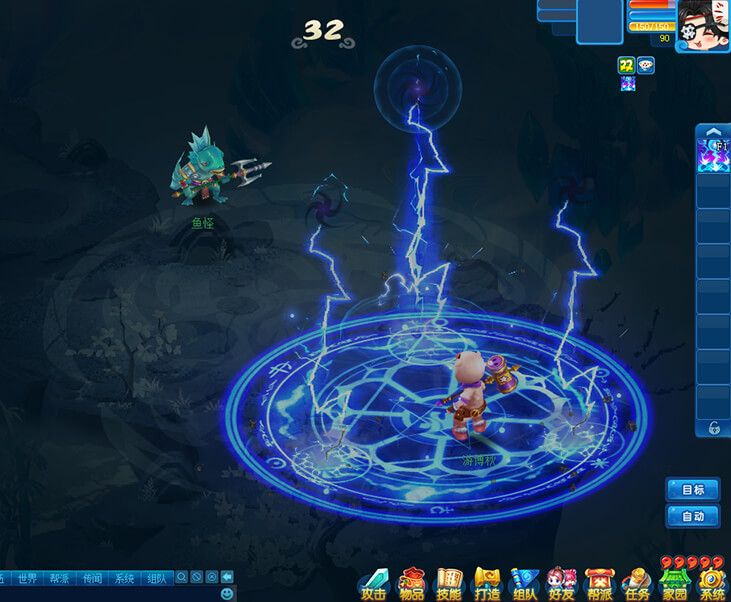This screenshot has height=602, width=731.
Task: Open the 任务 quest scroll
Action: 636,584
